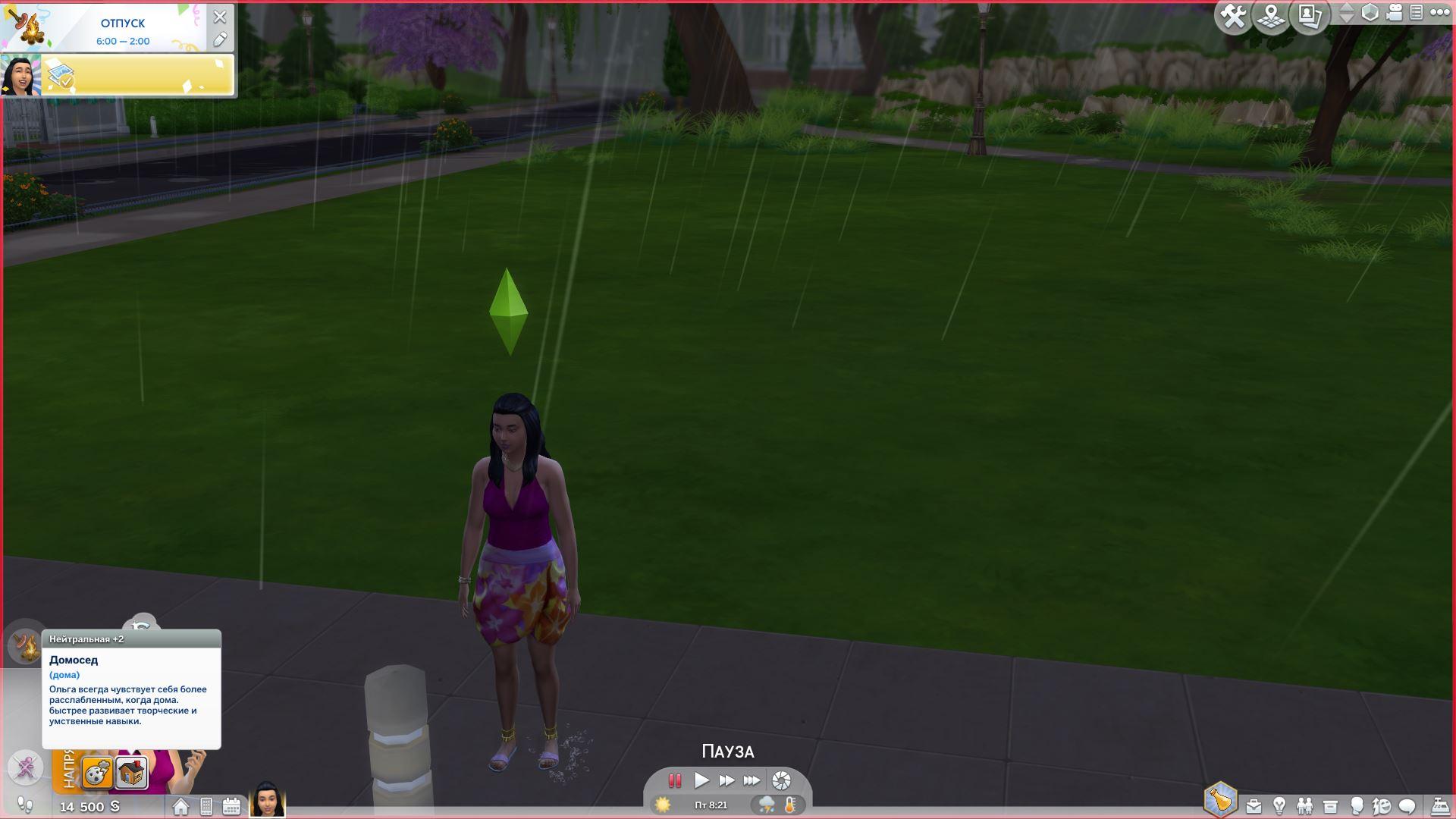The width and height of the screenshot is (1456, 819).
Task: Toggle the walls view cube icon
Action: tap(1370, 13)
